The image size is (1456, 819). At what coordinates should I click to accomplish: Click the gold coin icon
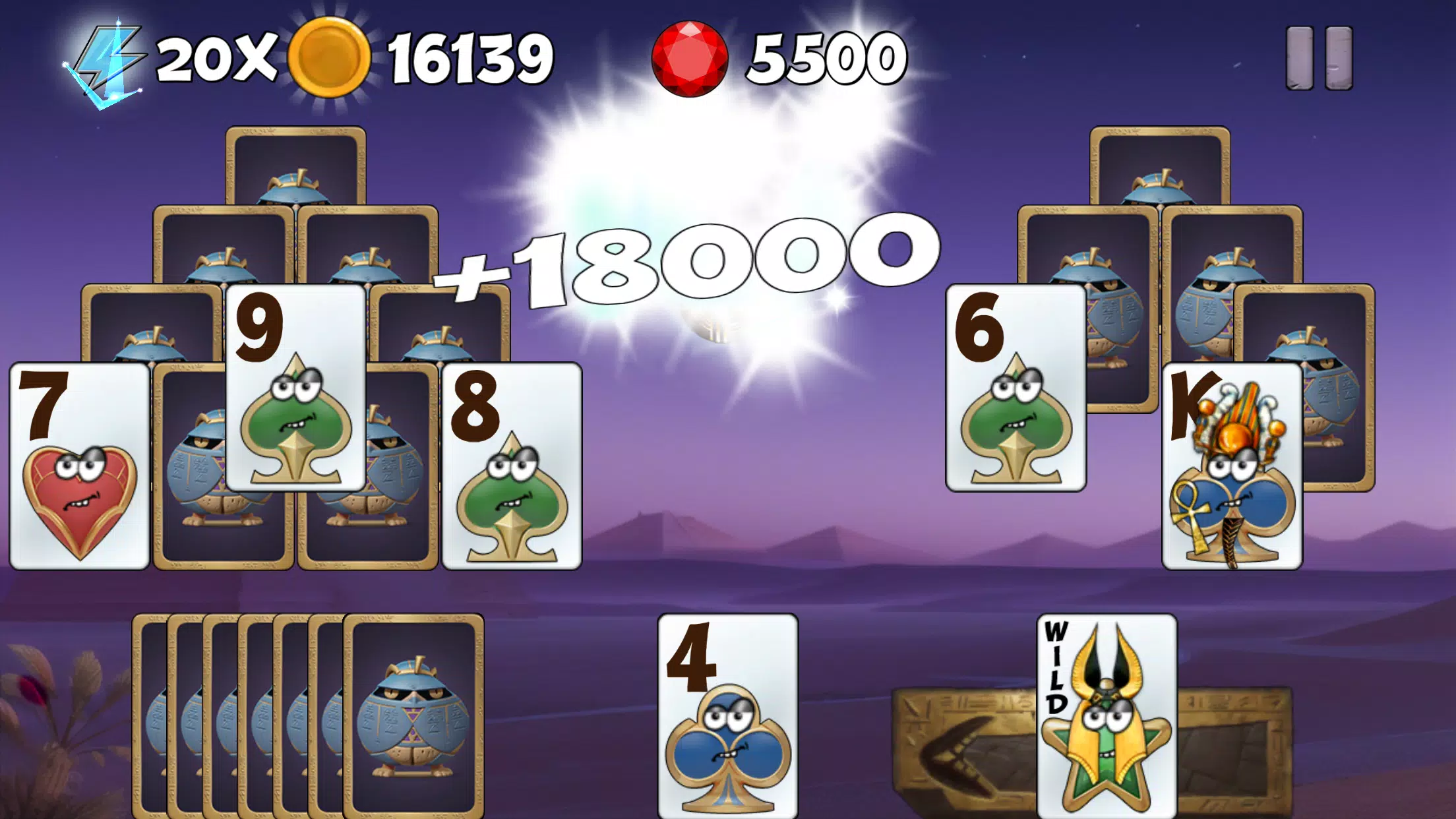329,58
